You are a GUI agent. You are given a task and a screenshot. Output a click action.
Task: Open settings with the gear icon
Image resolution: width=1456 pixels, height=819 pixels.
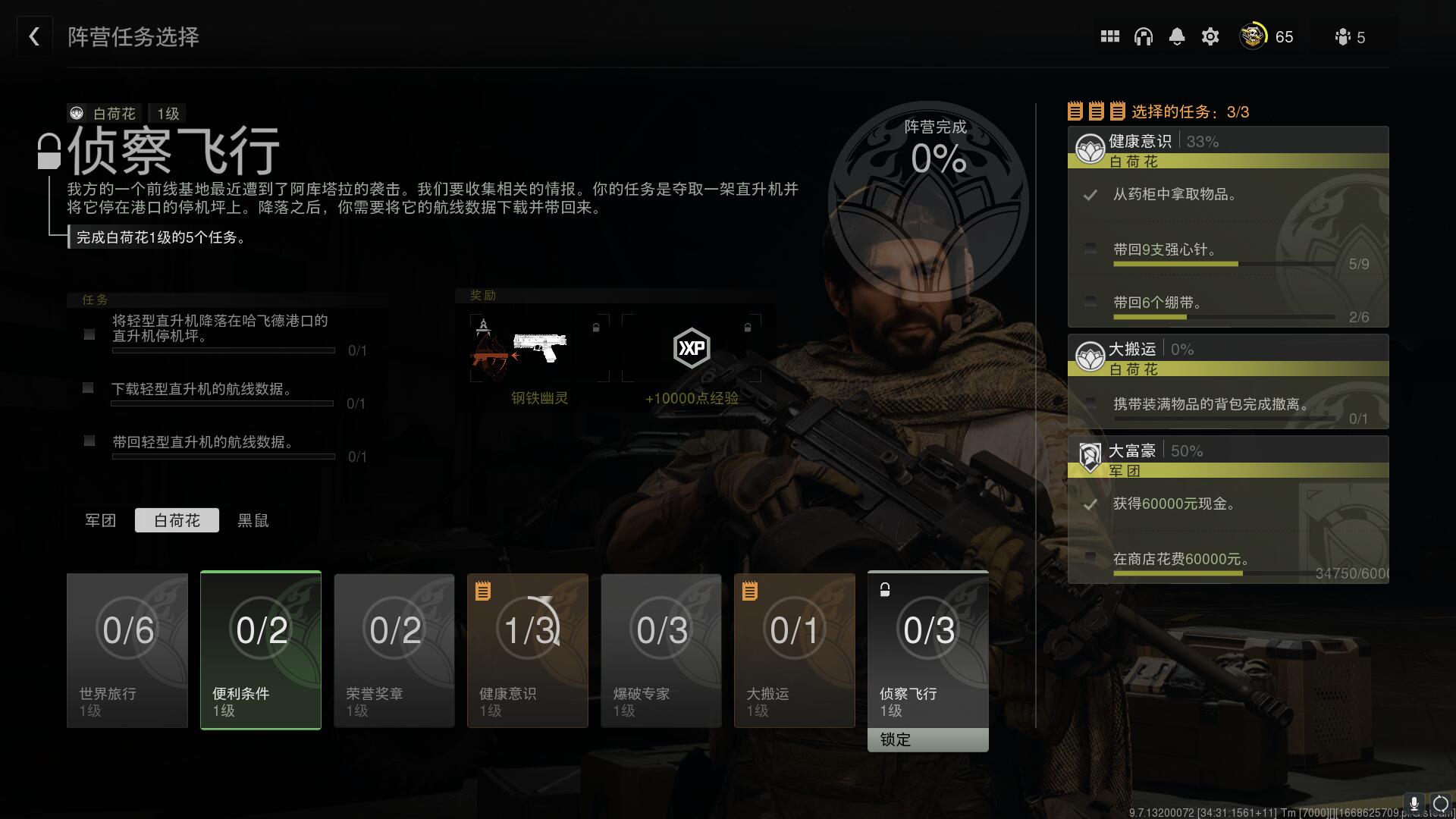(x=1210, y=36)
